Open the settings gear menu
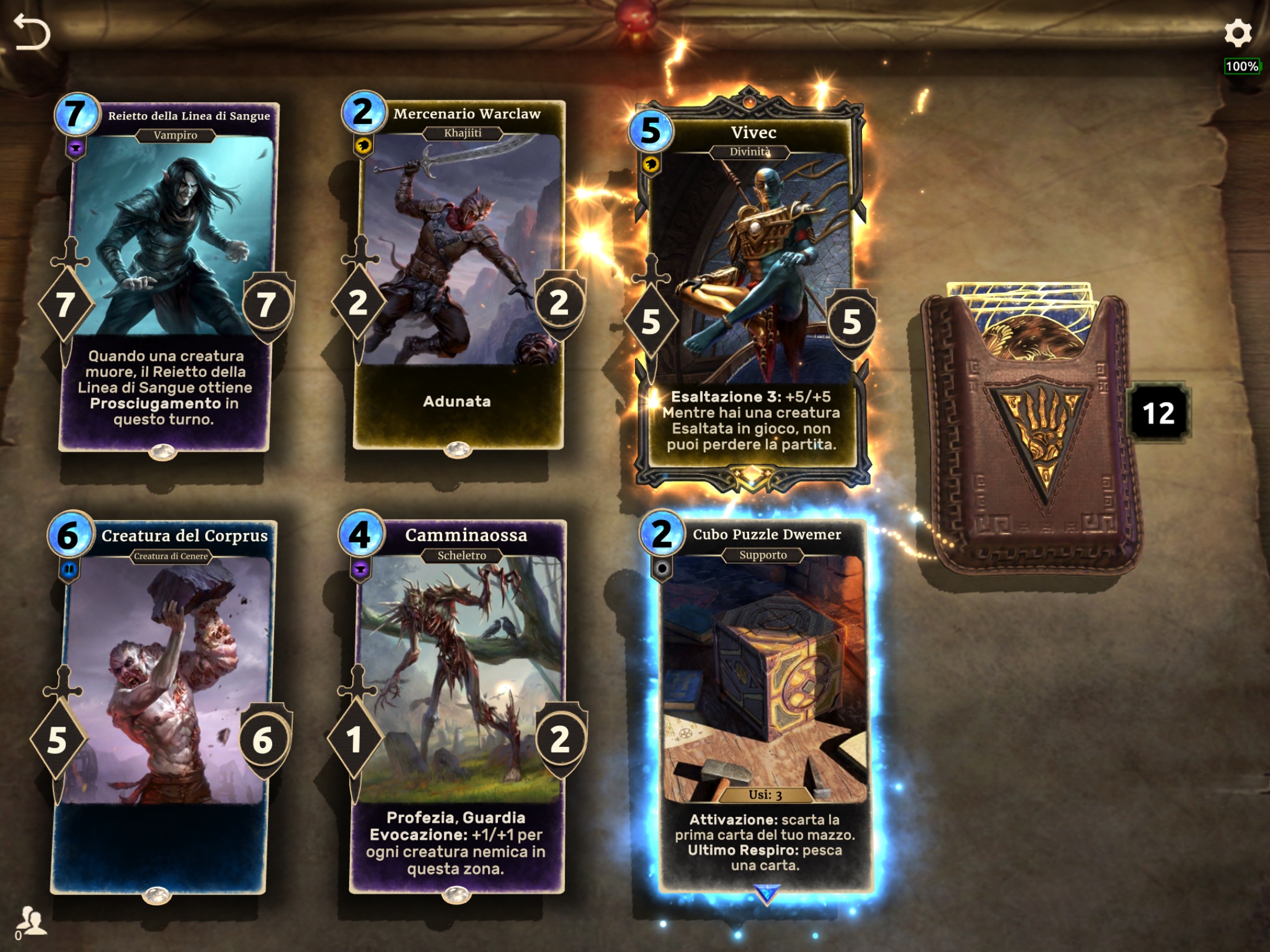1270x952 pixels. (x=1238, y=33)
